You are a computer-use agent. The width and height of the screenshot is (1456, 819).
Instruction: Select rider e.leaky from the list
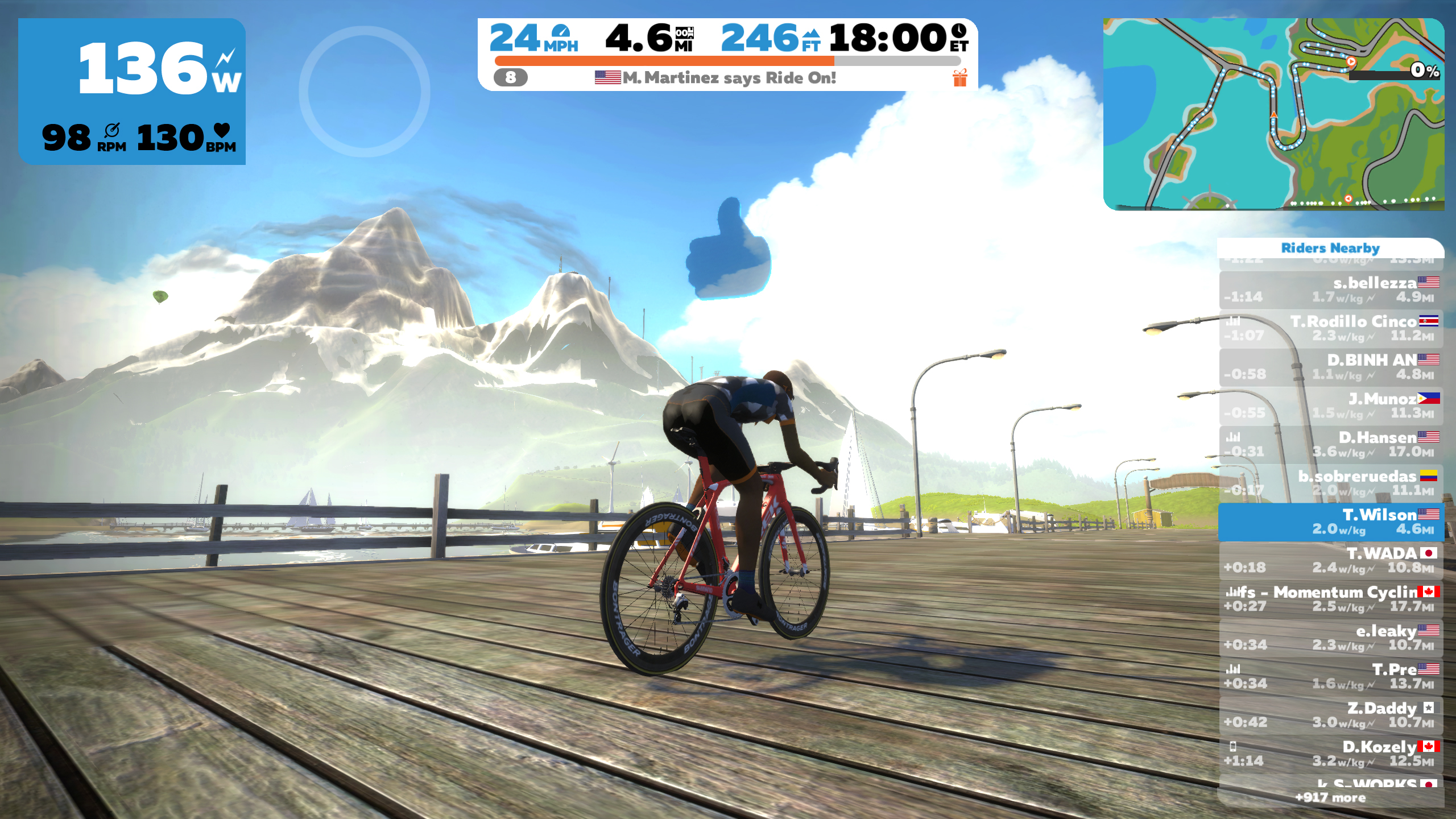tap(1331, 638)
